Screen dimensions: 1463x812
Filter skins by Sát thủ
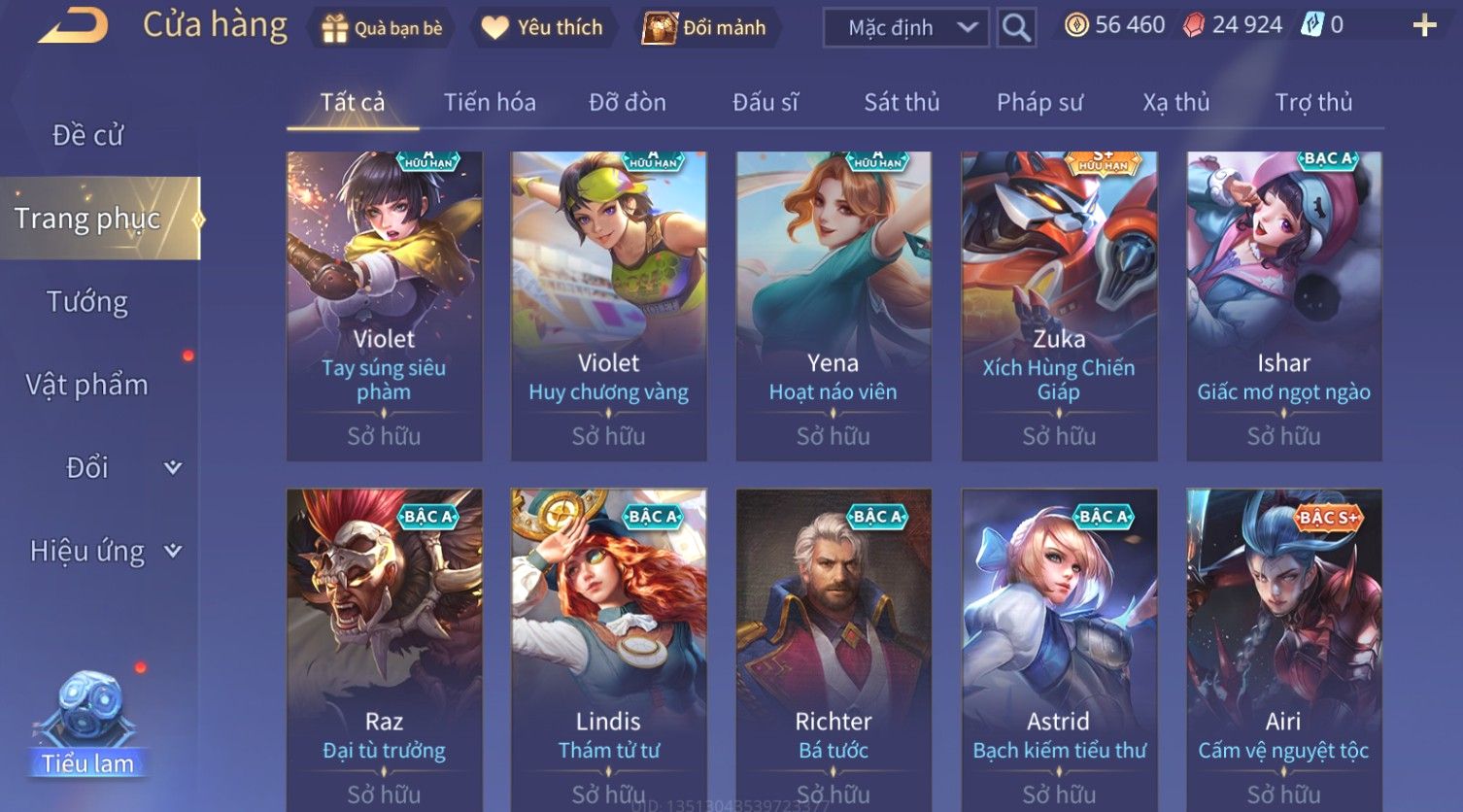coord(902,102)
